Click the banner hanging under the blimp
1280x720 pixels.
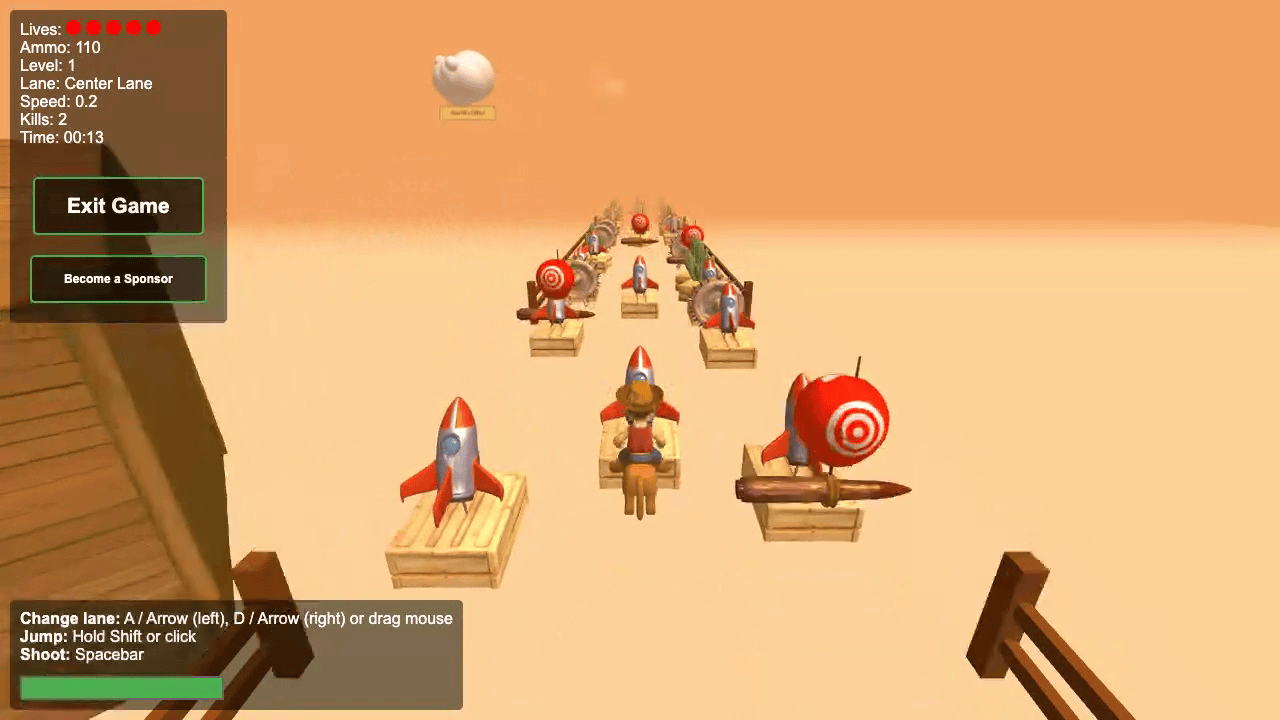pos(466,113)
